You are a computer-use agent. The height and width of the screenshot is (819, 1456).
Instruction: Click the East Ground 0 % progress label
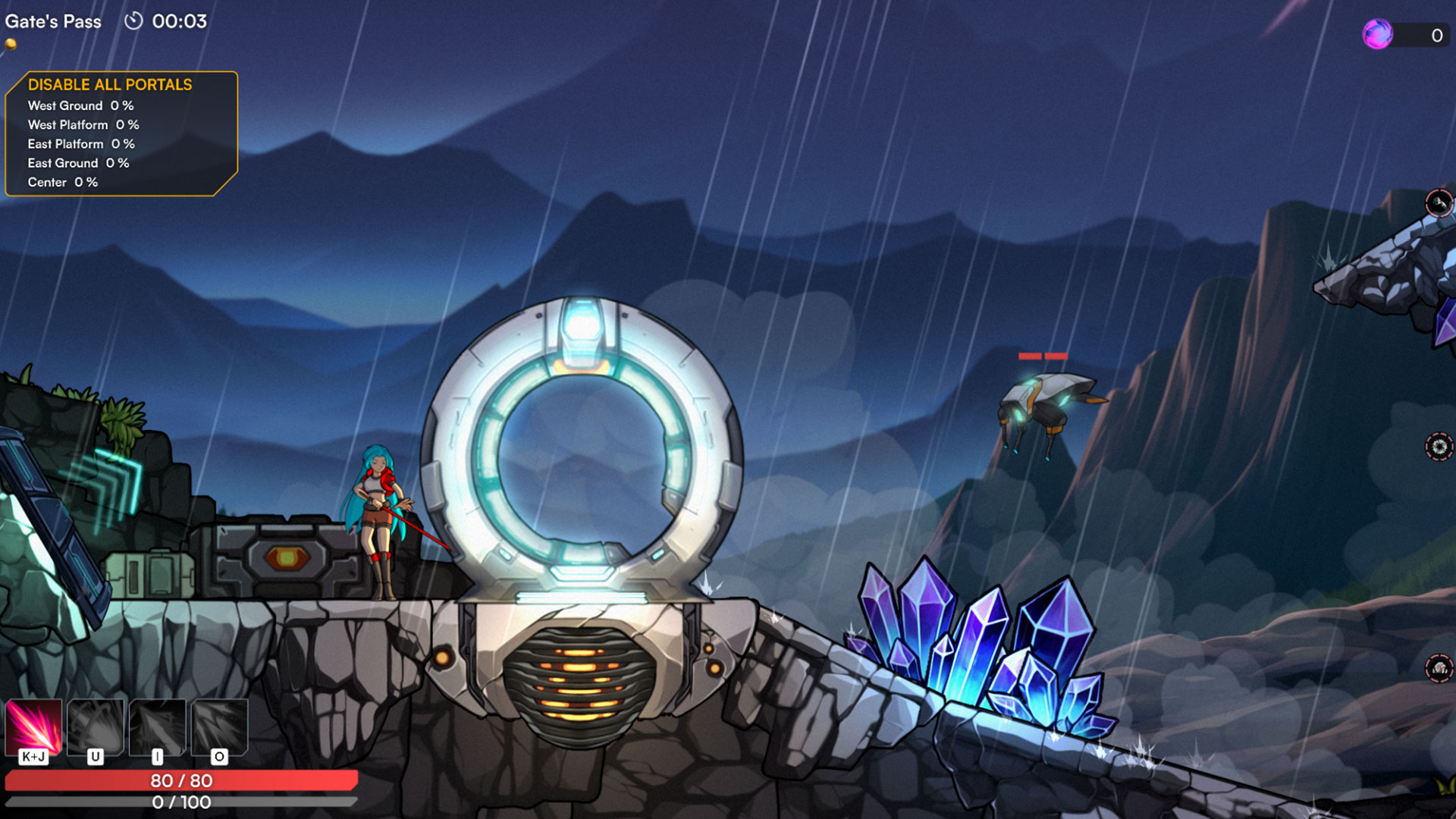(x=78, y=162)
